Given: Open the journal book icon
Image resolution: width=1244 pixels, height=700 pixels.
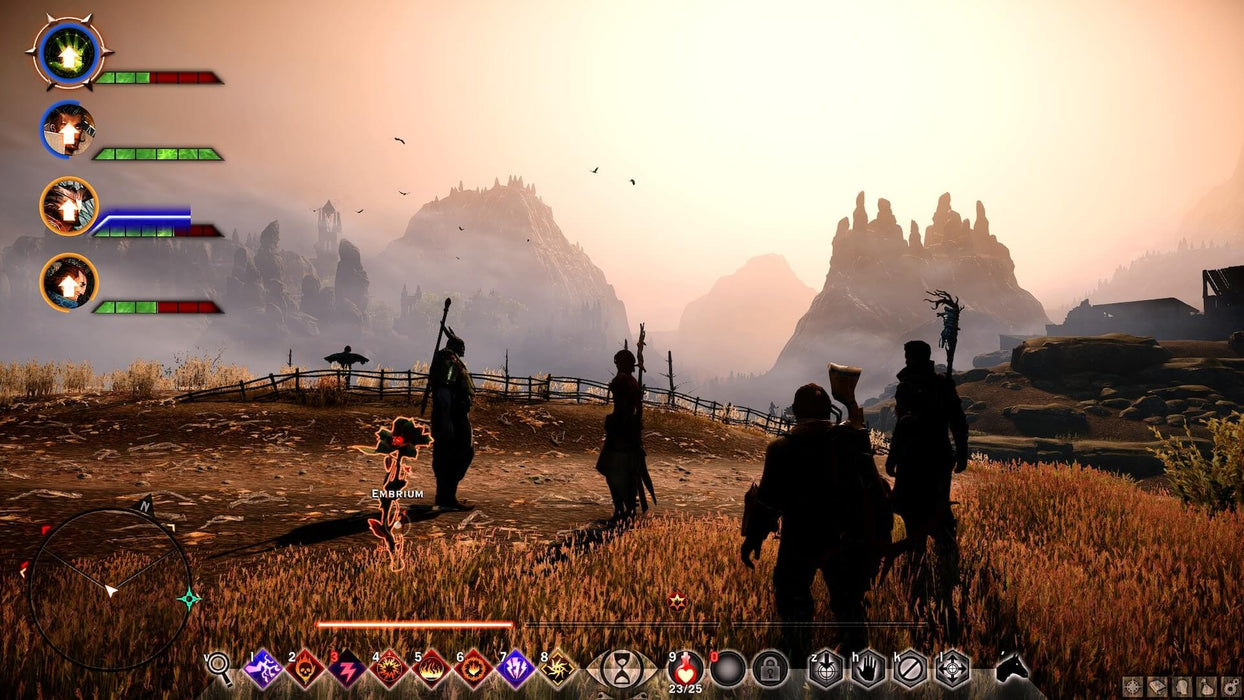Looking at the screenshot, I should (1156, 687).
